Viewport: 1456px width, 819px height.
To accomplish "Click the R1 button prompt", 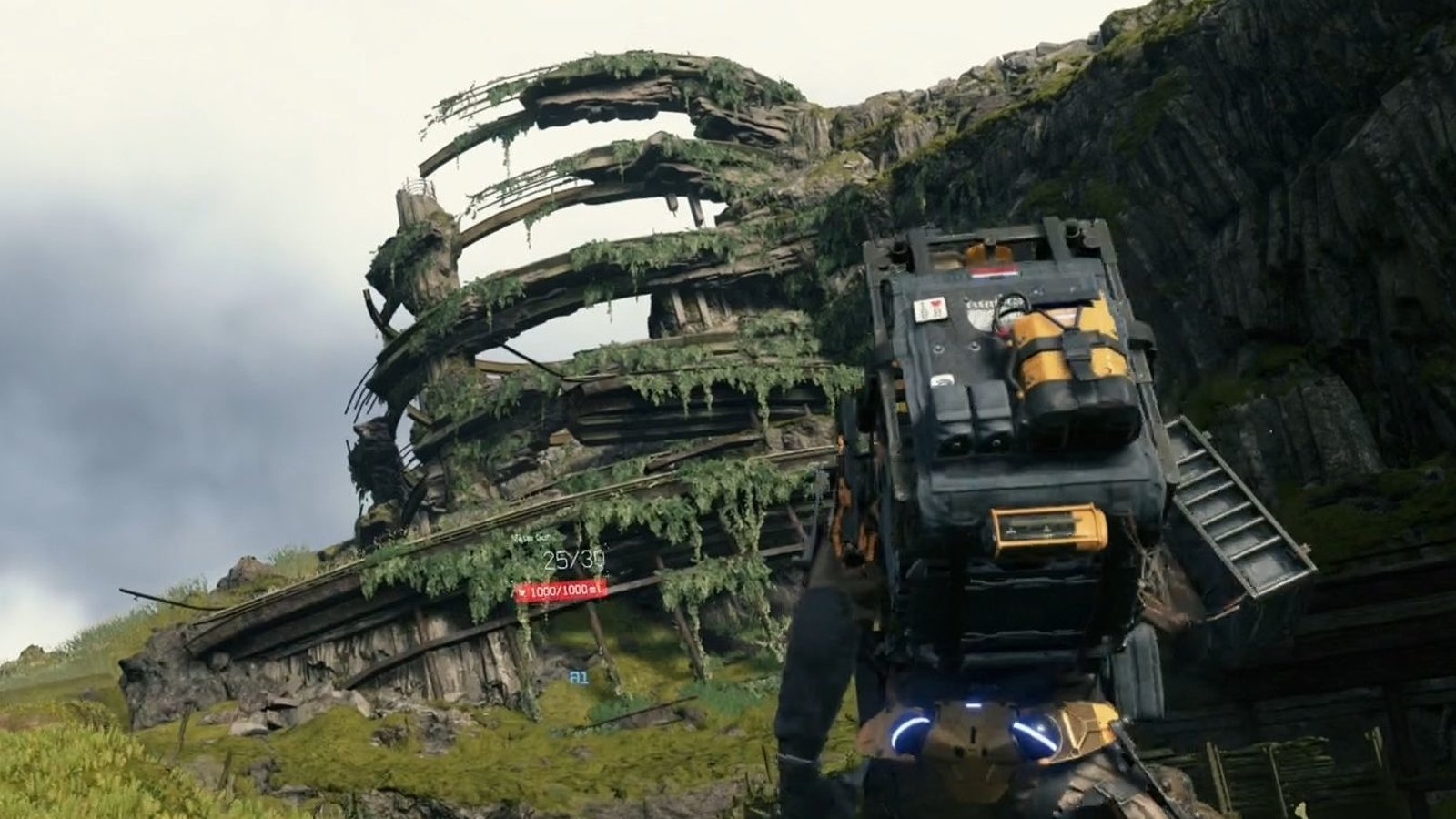I will pyautogui.click(x=579, y=679).
